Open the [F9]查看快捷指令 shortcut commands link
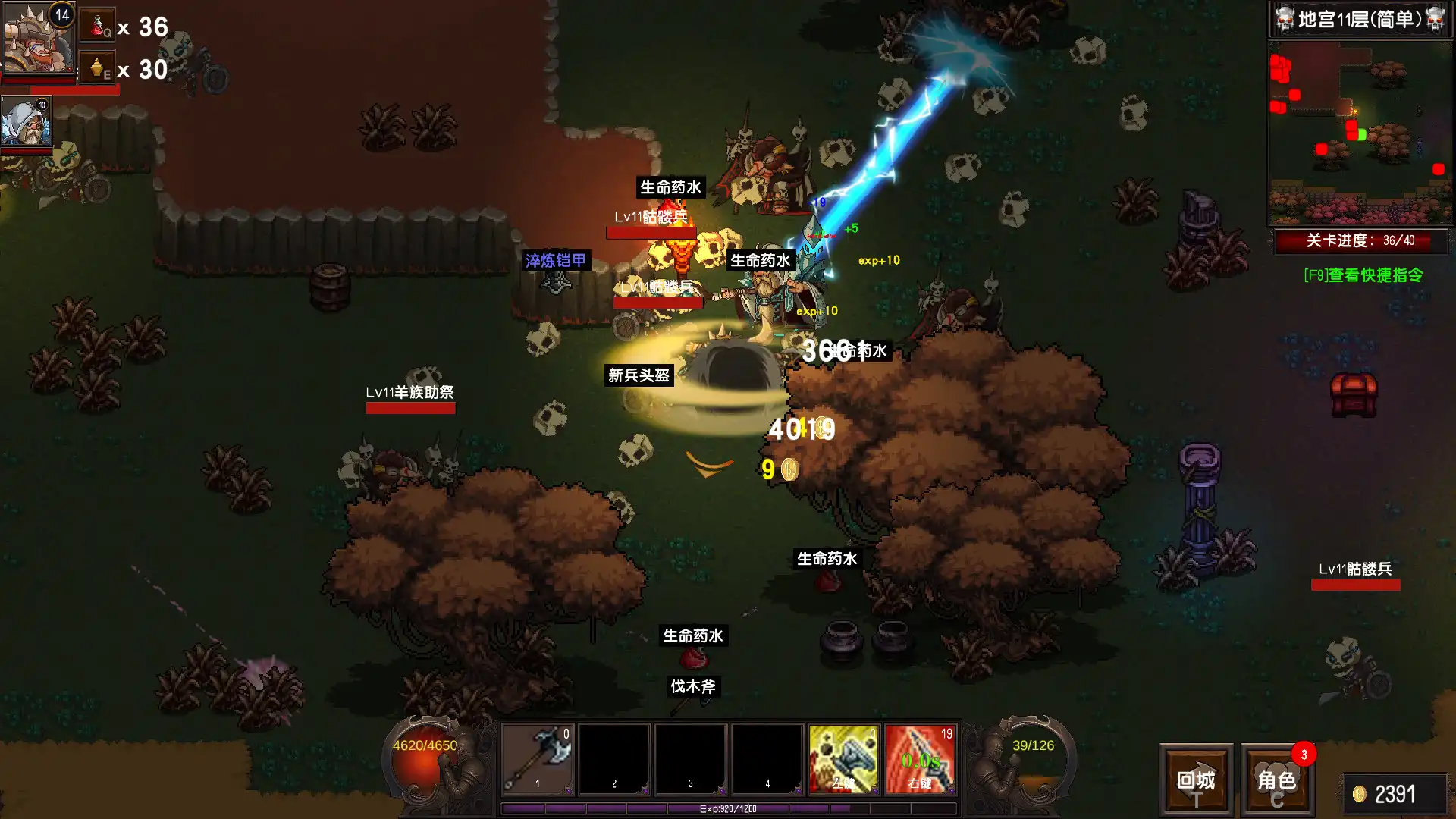The width and height of the screenshot is (1456, 819). (1361, 275)
